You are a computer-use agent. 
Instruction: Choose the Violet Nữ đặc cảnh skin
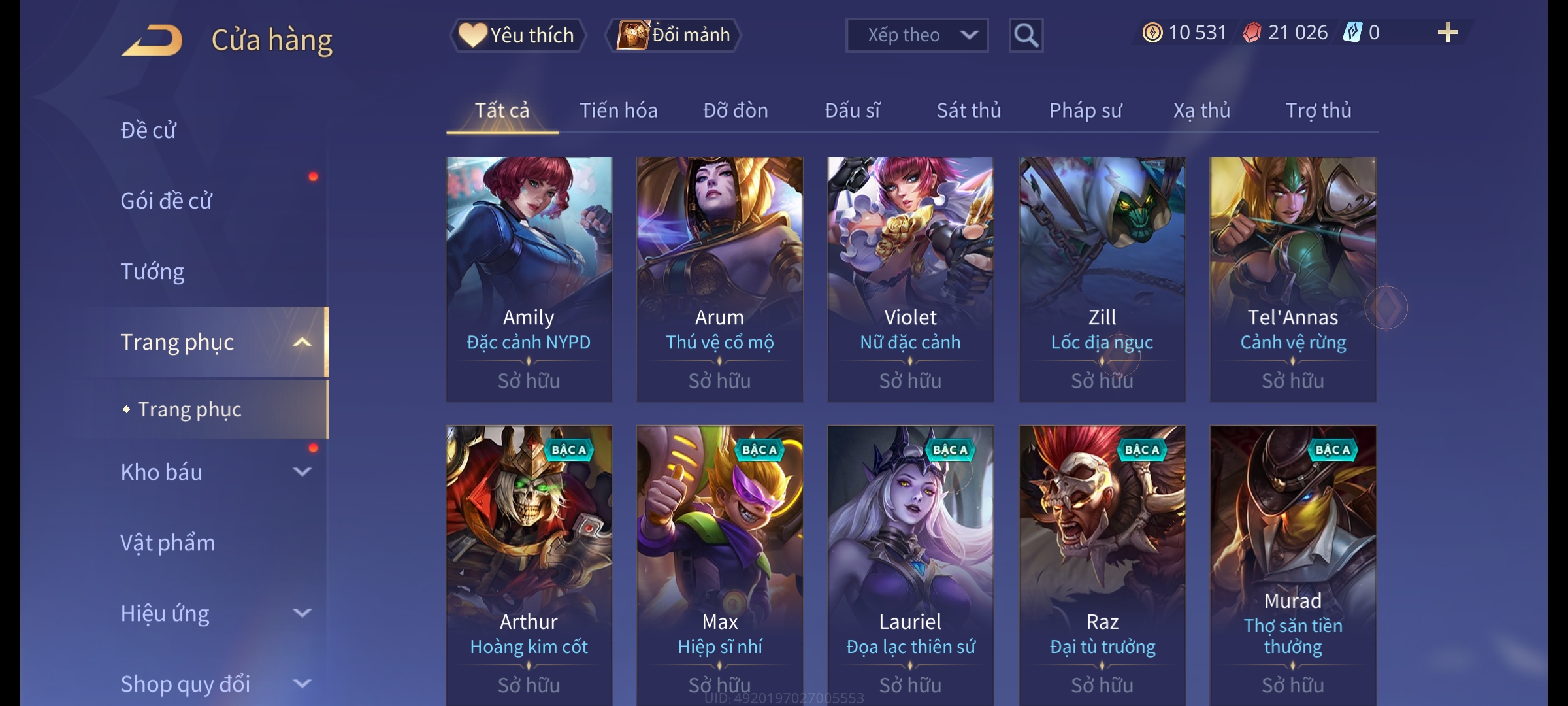click(x=910, y=278)
